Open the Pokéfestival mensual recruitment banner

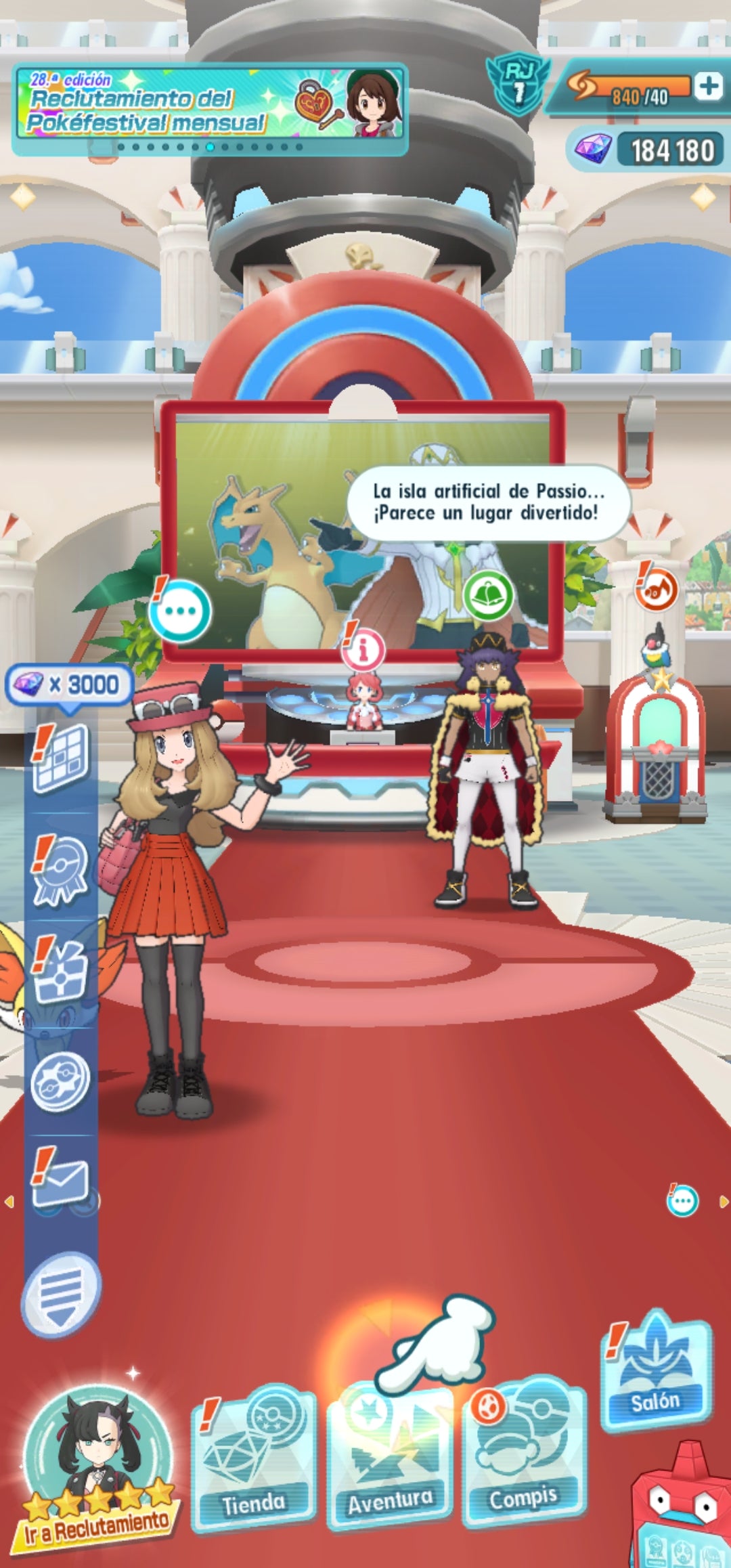(210, 110)
